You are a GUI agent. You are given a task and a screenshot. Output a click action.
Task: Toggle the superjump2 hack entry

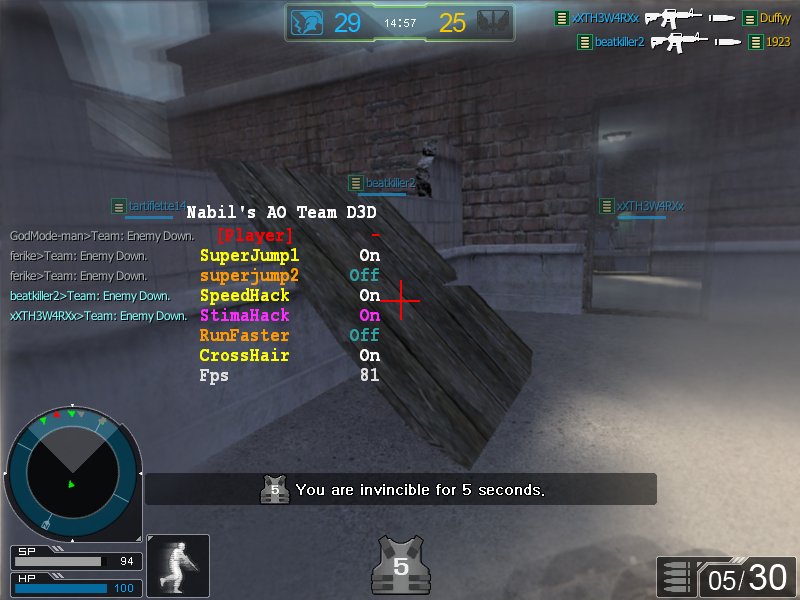point(249,276)
